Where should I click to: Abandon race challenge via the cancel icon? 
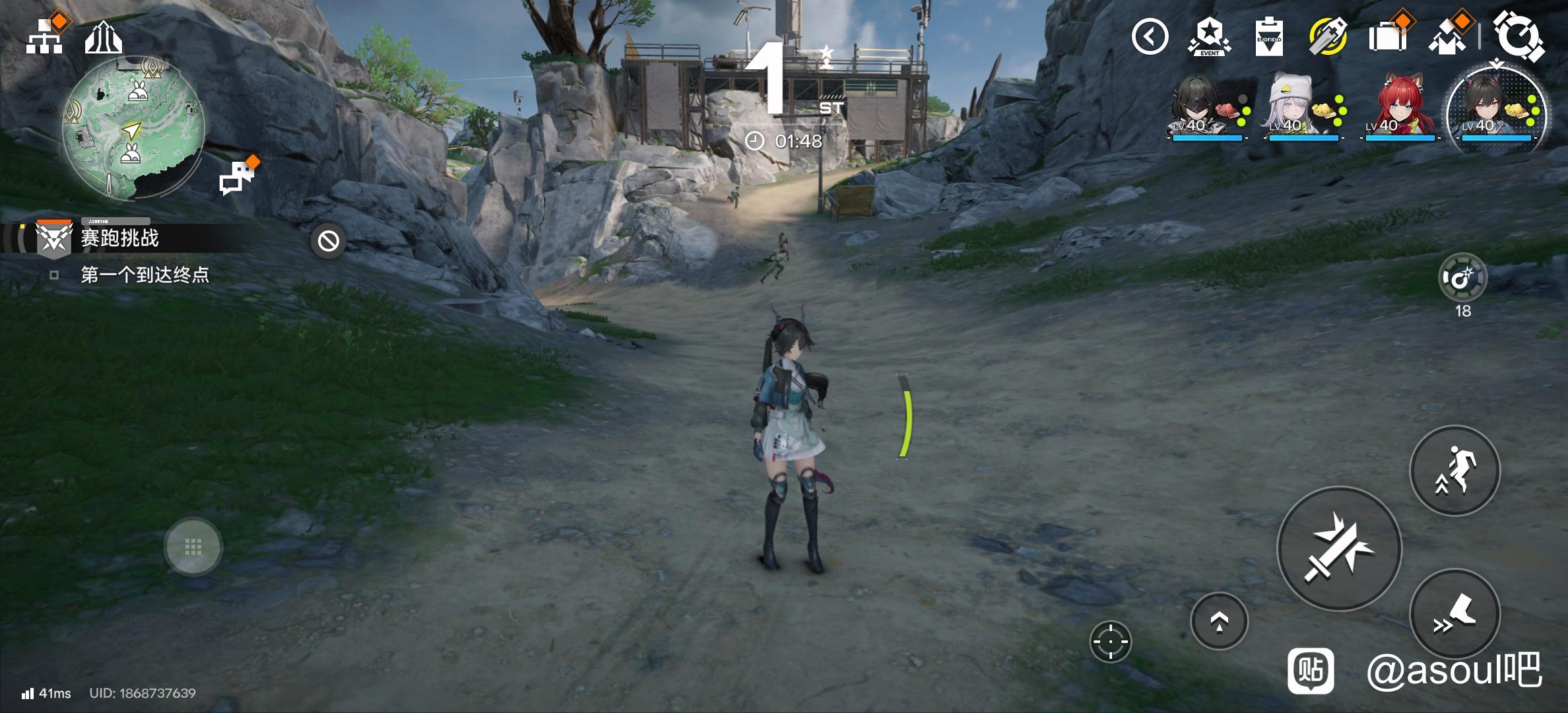(329, 241)
